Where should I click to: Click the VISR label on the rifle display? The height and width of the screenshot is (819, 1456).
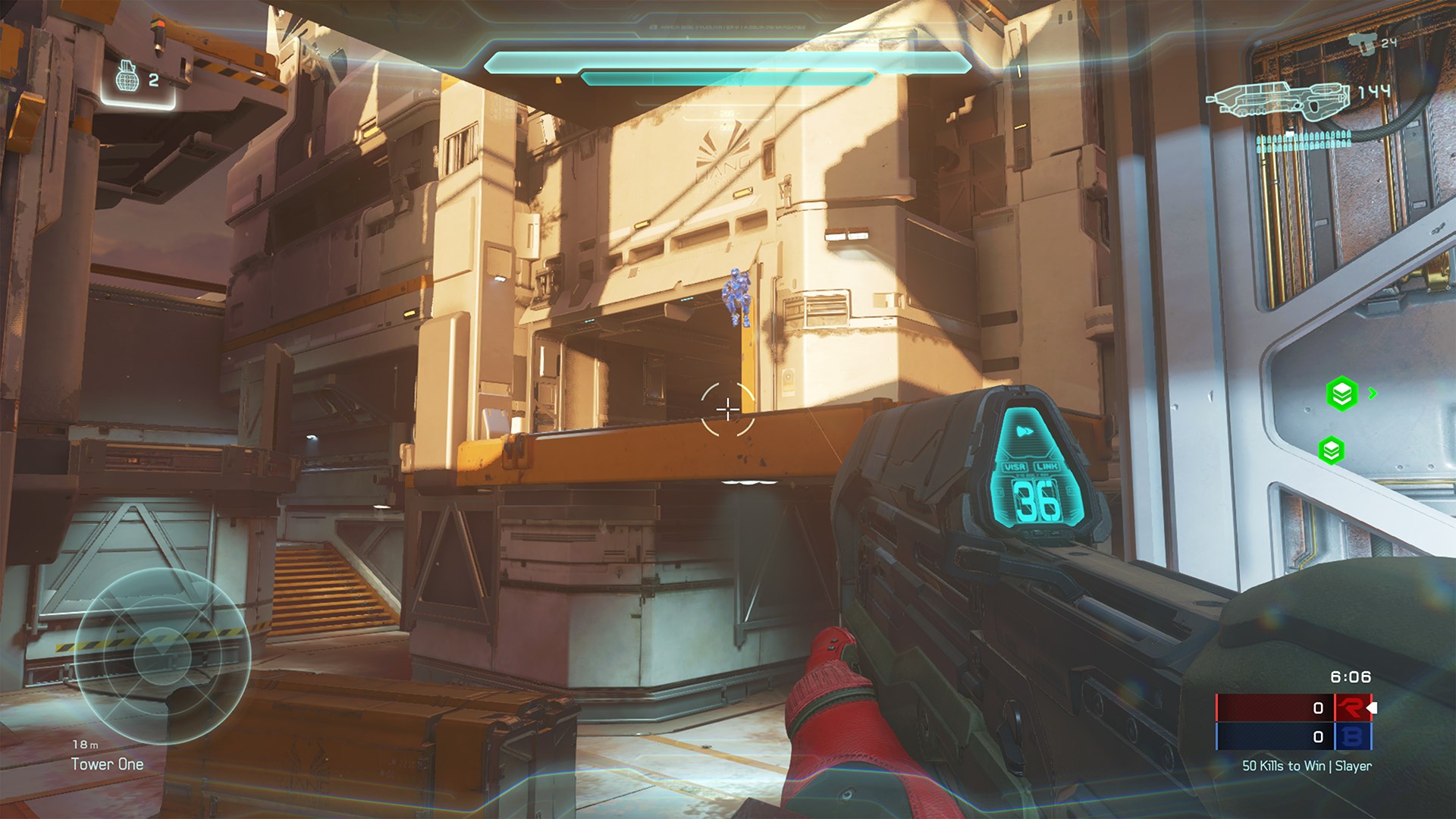[1015, 466]
